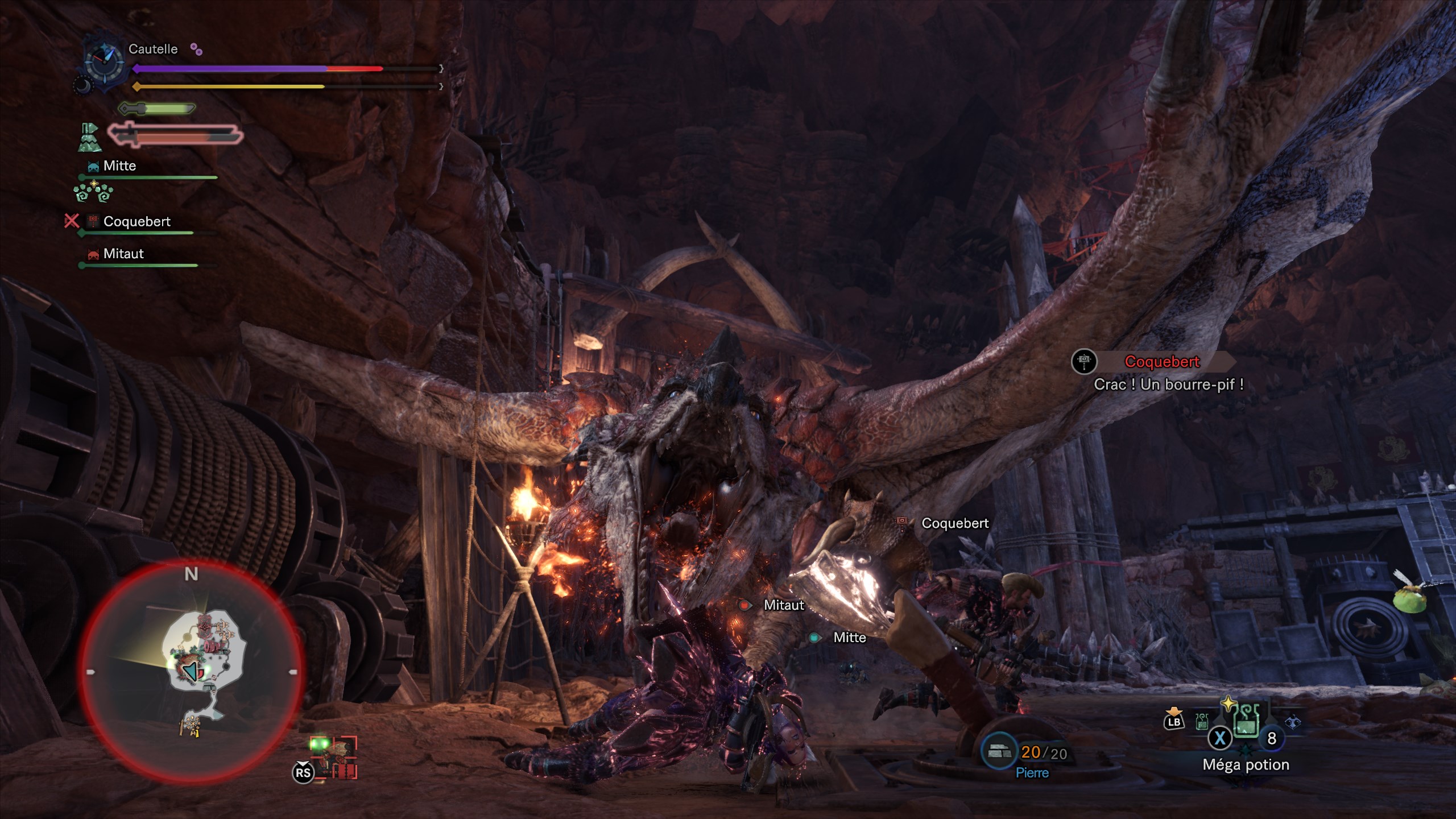The width and height of the screenshot is (1456, 819).
Task: Select party member Mitaut in the list
Action: [x=123, y=254]
